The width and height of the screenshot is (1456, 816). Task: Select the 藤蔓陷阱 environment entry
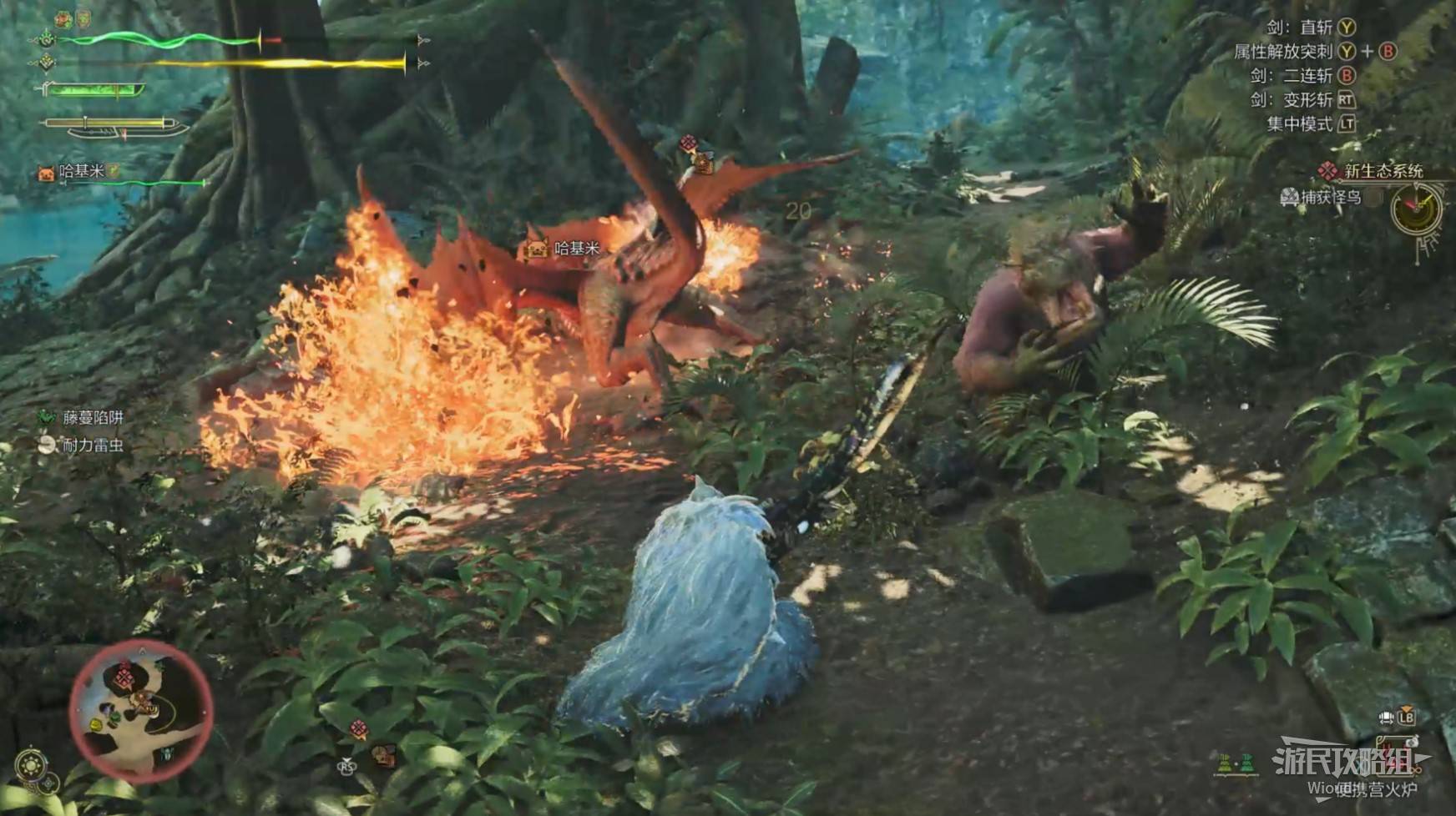pos(92,417)
